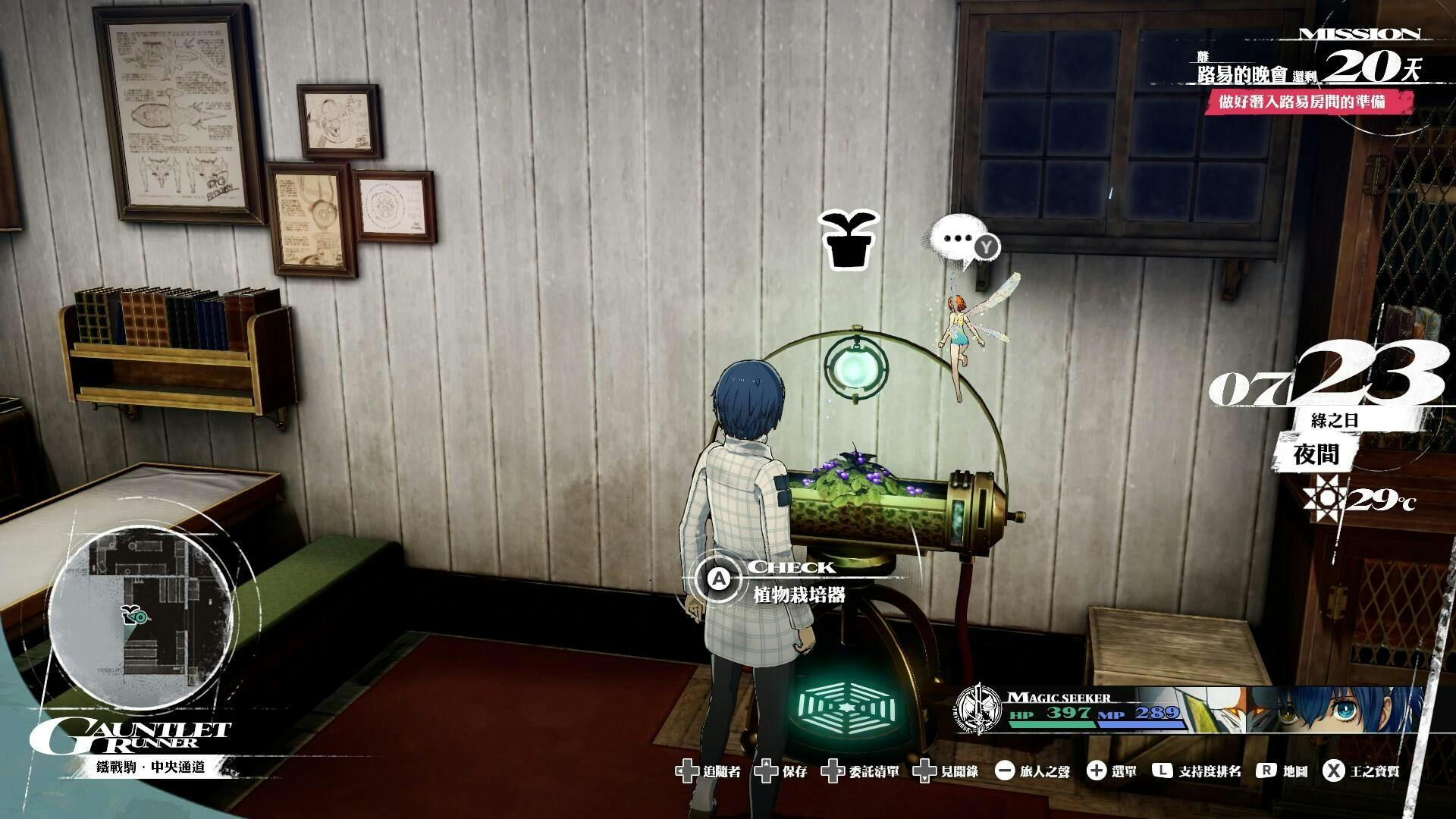View the 支持度排名 ranking
Viewport: 1456px width, 819px height.
1197,772
